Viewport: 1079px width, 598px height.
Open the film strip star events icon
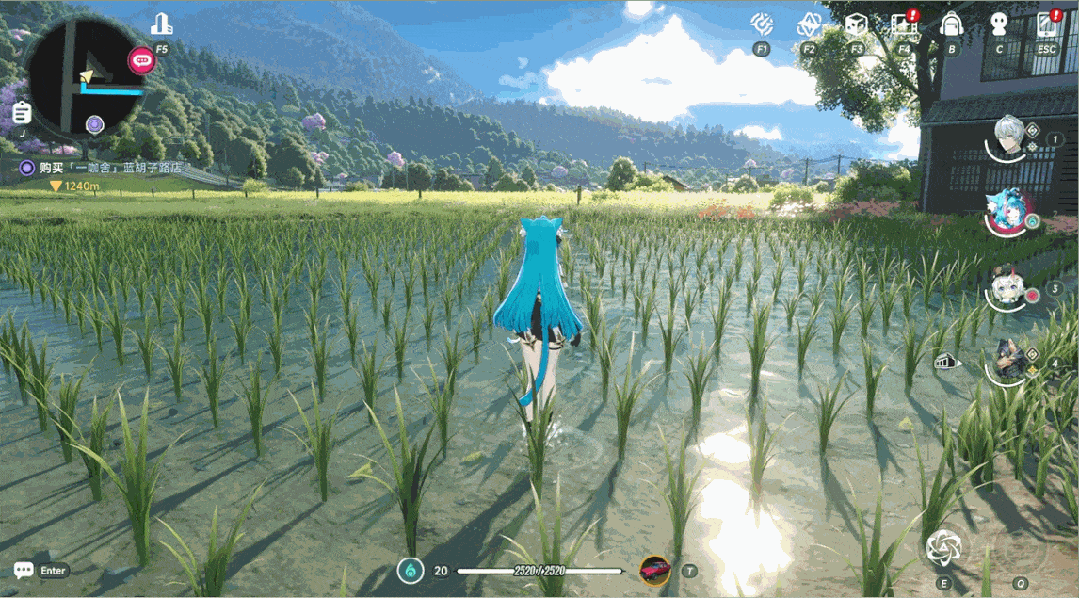[904, 23]
